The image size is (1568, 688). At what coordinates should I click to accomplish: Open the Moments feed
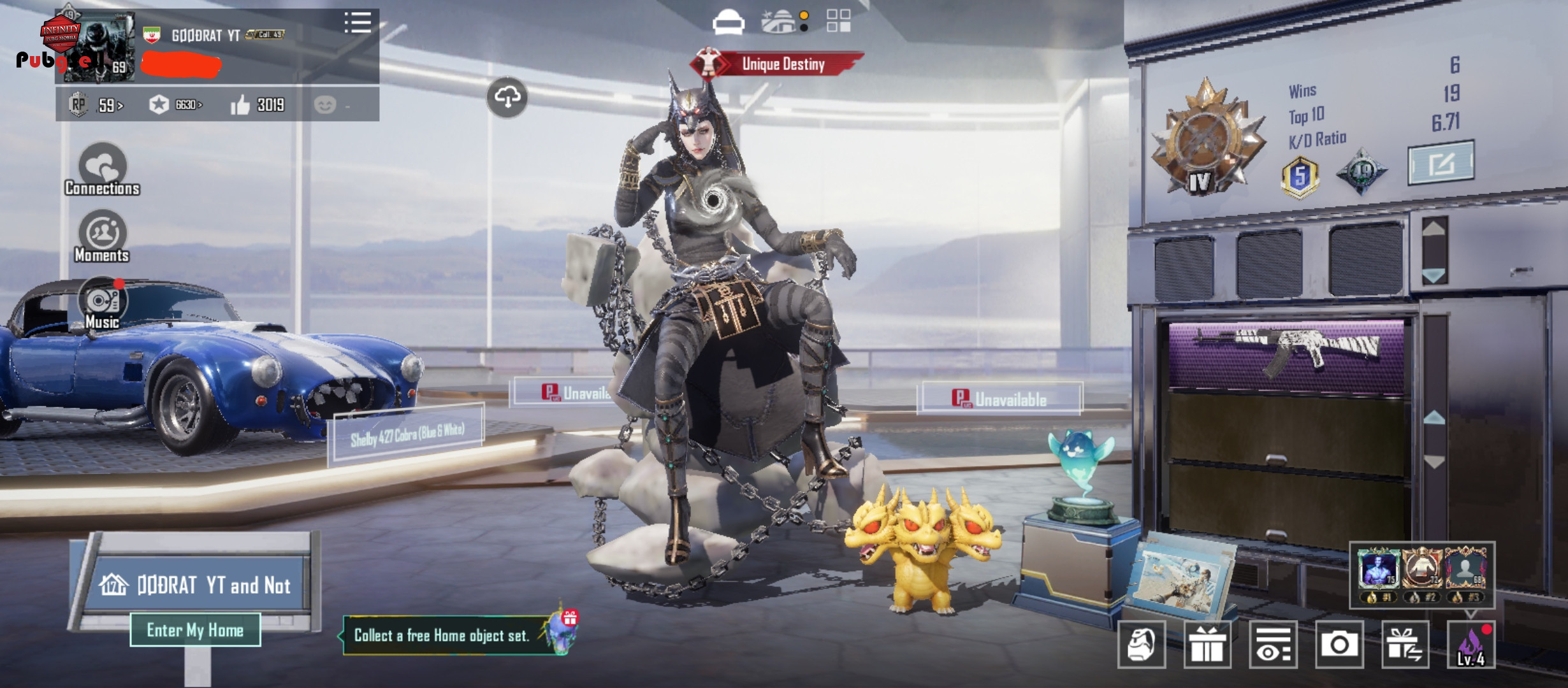tap(102, 237)
